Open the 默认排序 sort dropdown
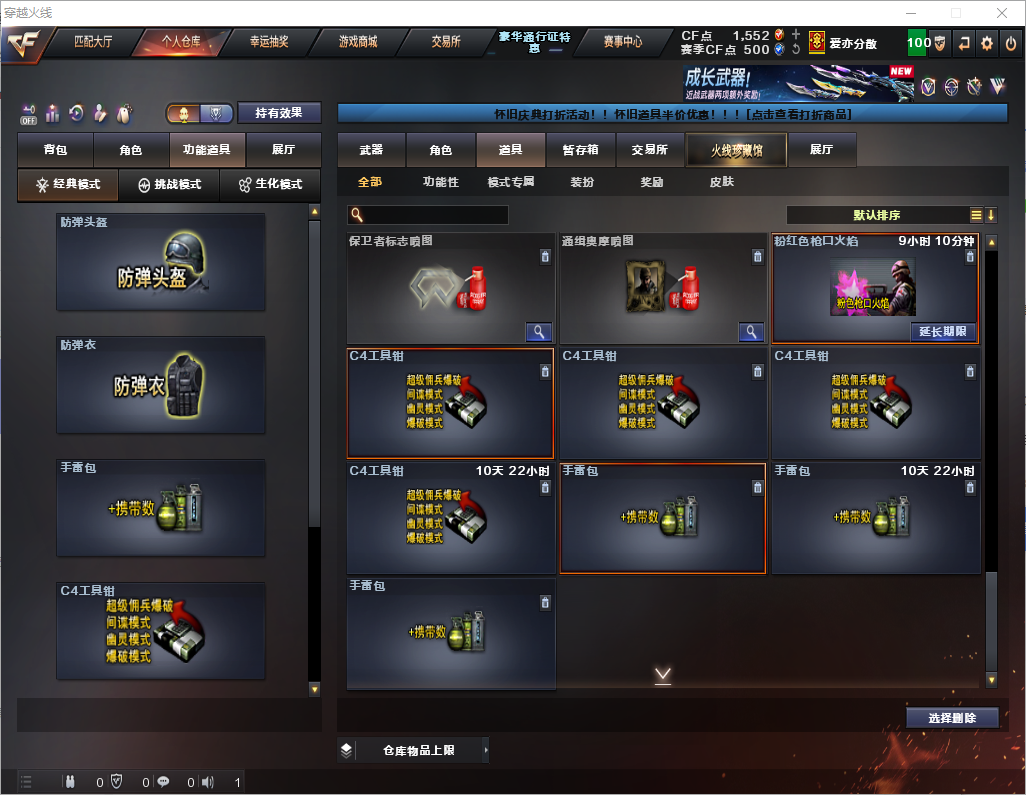This screenshot has height=795, width=1026. click(x=876, y=215)
